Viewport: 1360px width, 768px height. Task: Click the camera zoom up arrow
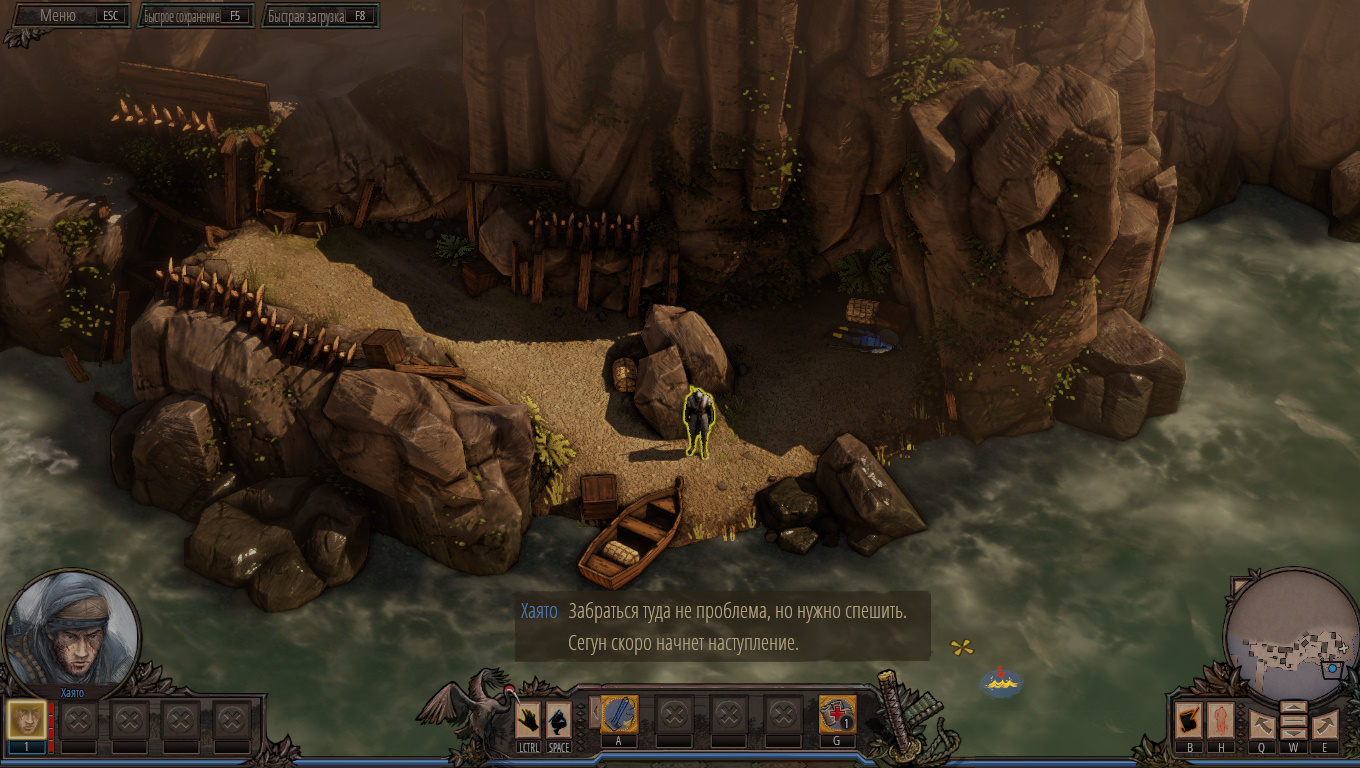coord(1293,707)
